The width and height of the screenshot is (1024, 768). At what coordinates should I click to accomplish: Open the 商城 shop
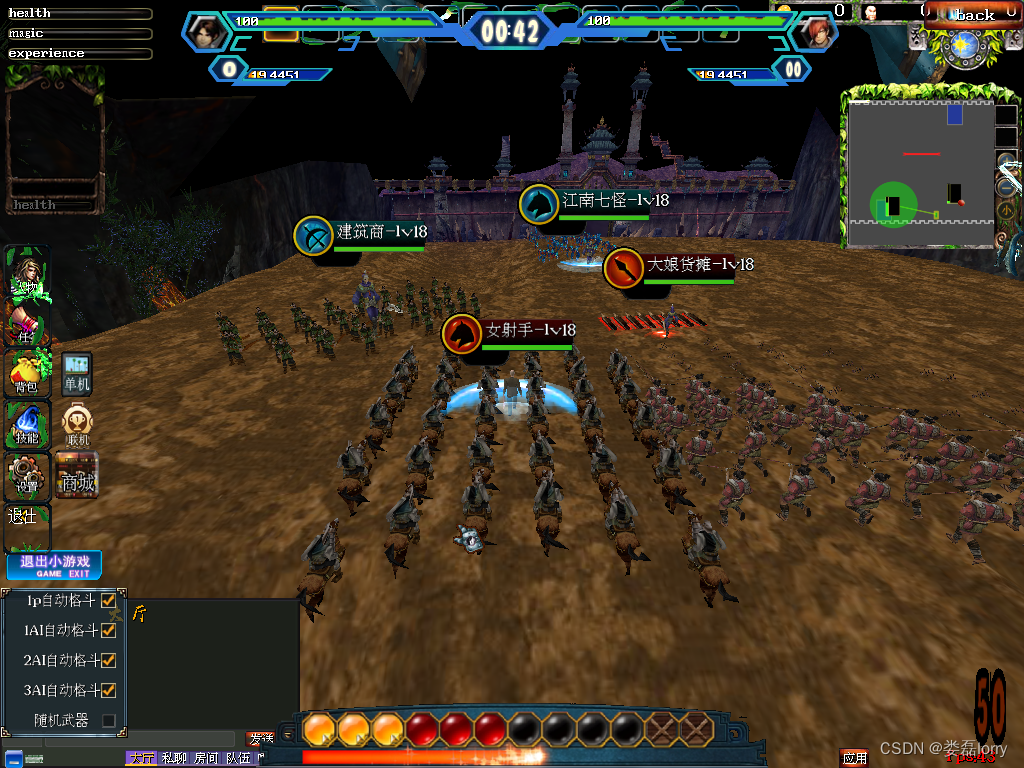click(x=77, y=474)
